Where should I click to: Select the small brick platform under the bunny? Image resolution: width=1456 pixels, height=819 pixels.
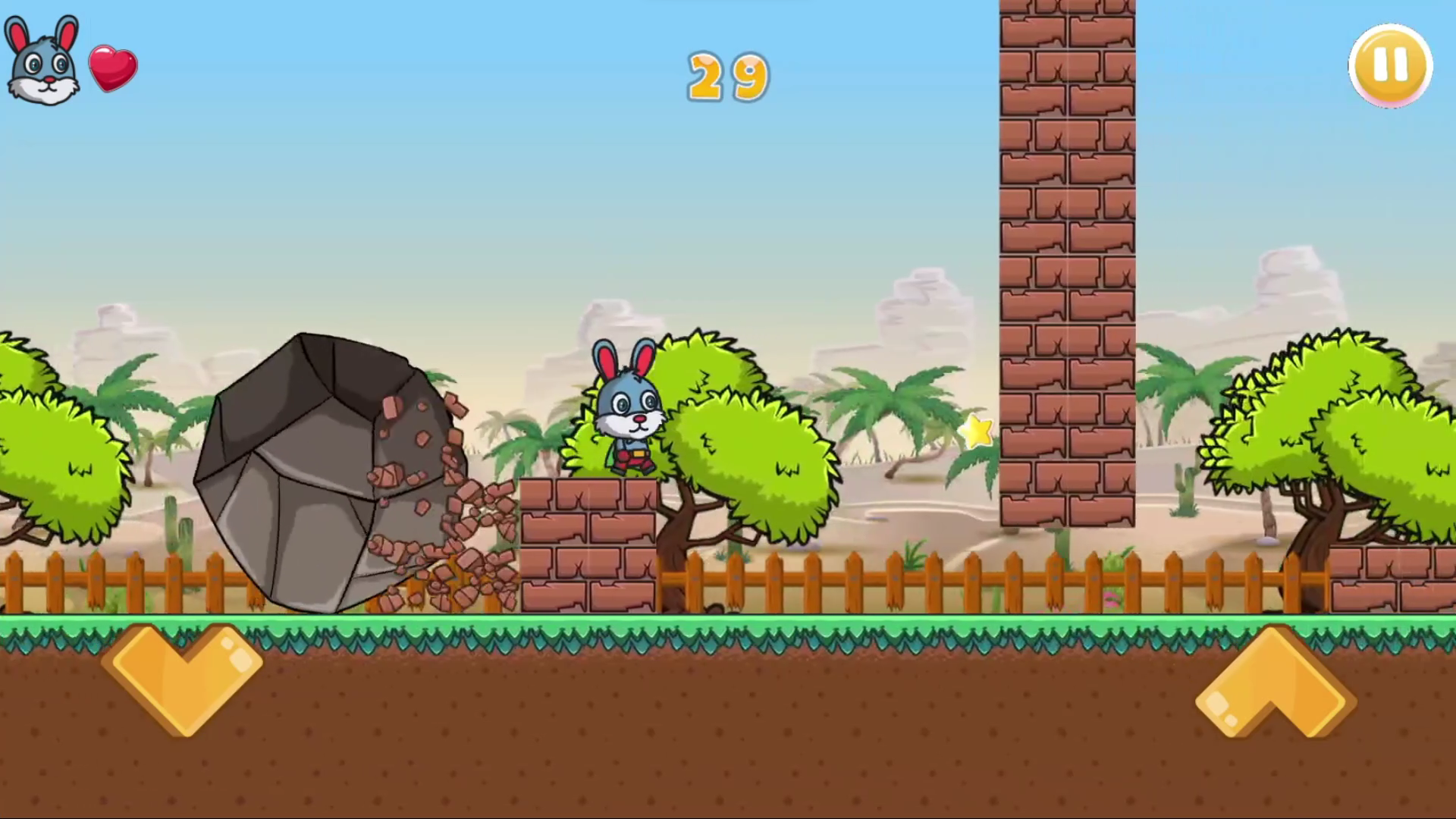click(x=588, y=538)
